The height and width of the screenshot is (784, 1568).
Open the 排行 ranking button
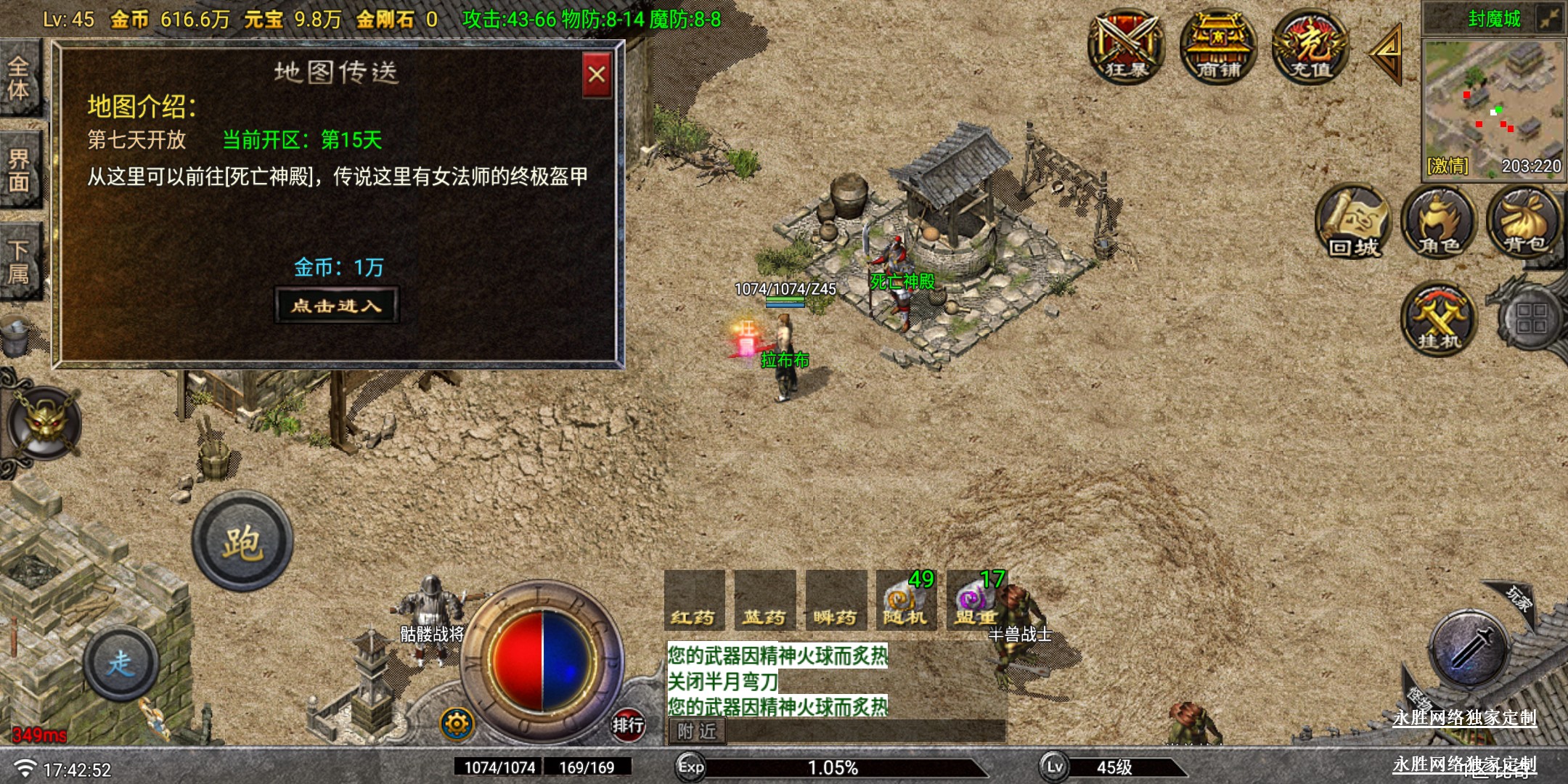coord(627,724)
